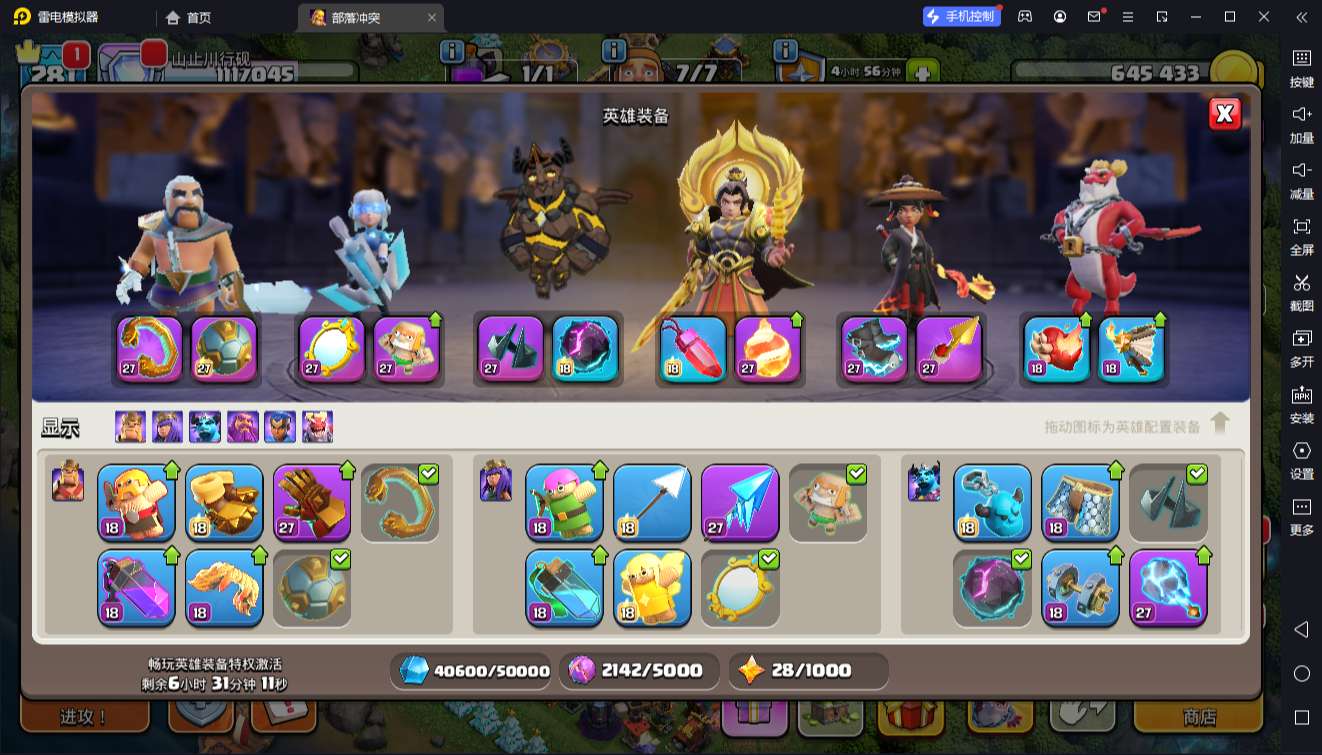Select the Archer Puppet equipment
The width and height of the screenshot is (1322, 755).
pos(565,502)
